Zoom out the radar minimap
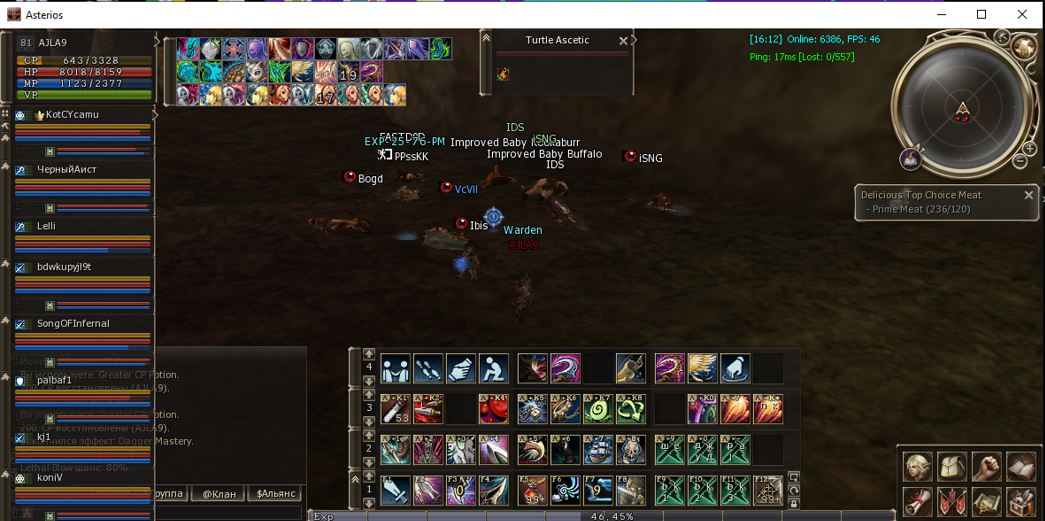 pyautogui.click(x=1020, y=161)
